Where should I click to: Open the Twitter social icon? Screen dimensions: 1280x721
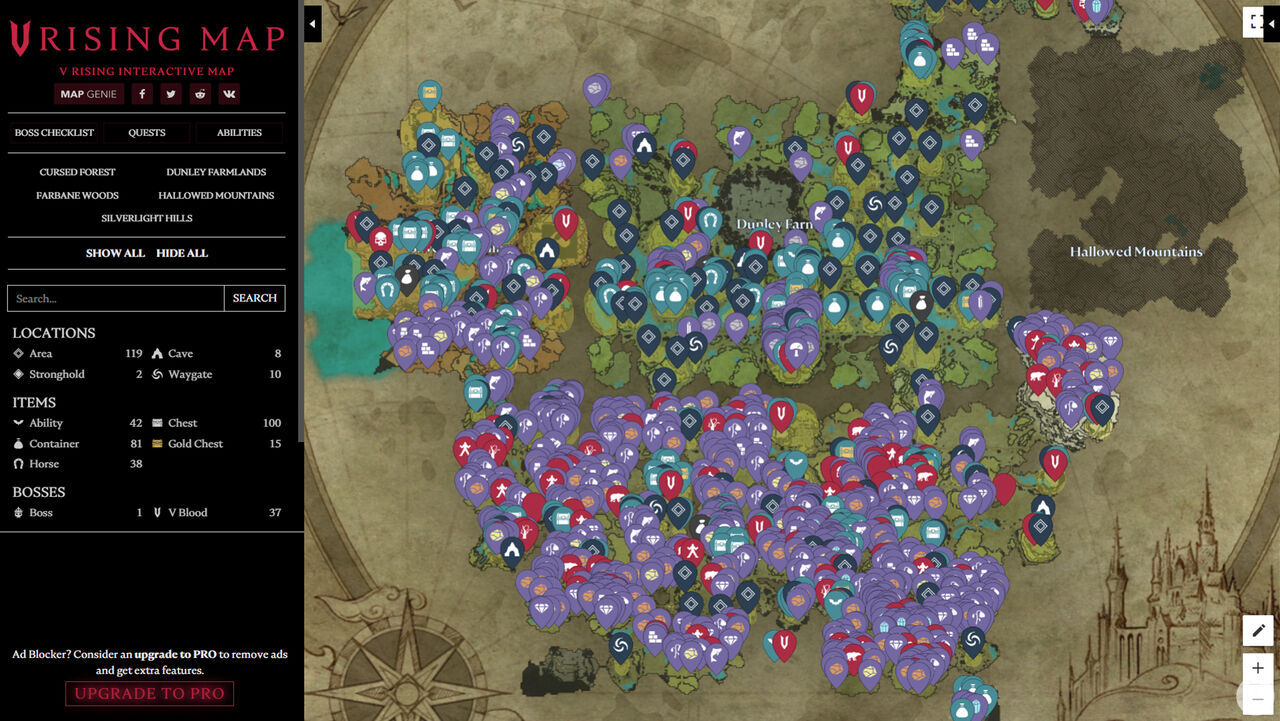click(x=170, y=93)
